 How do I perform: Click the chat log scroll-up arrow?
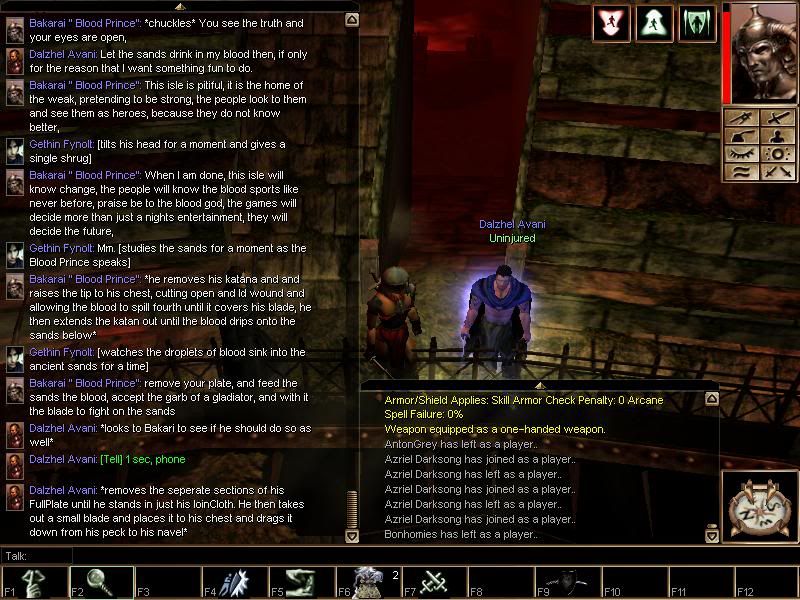[351, 19]
